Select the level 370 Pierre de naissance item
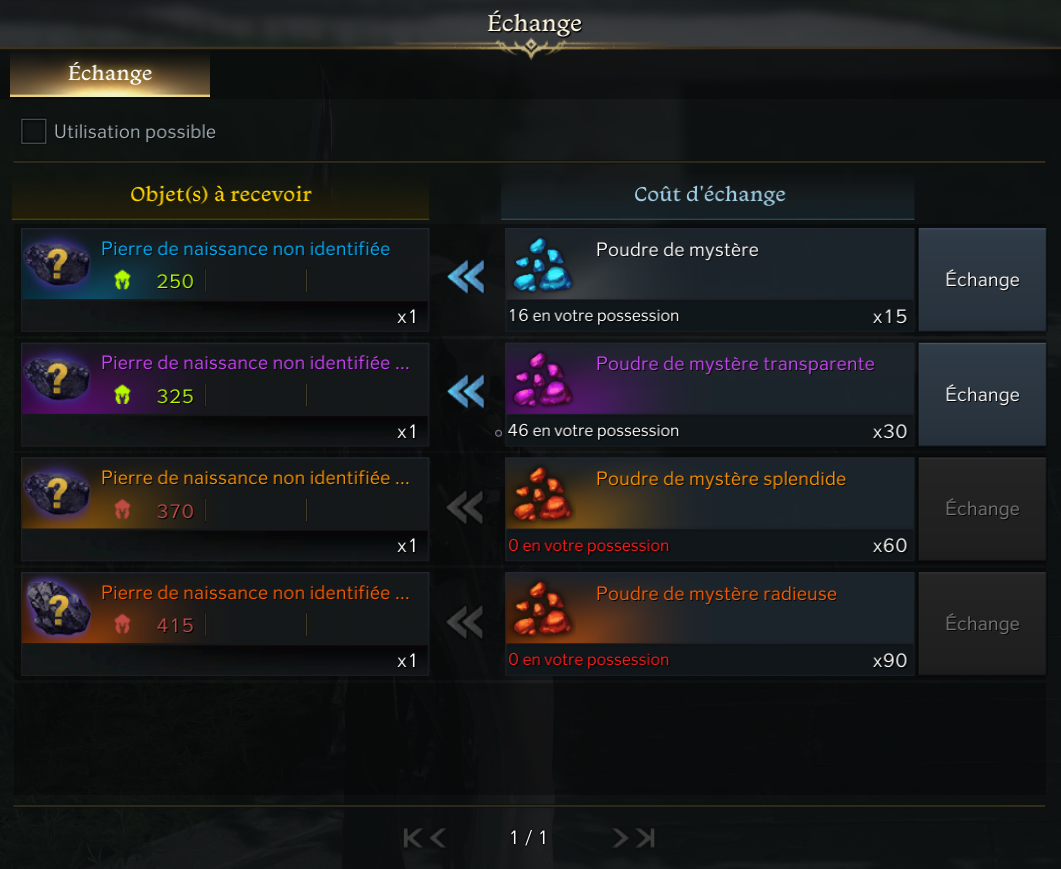The width and height of the screenshot is (1061, 869). point(225,495)
